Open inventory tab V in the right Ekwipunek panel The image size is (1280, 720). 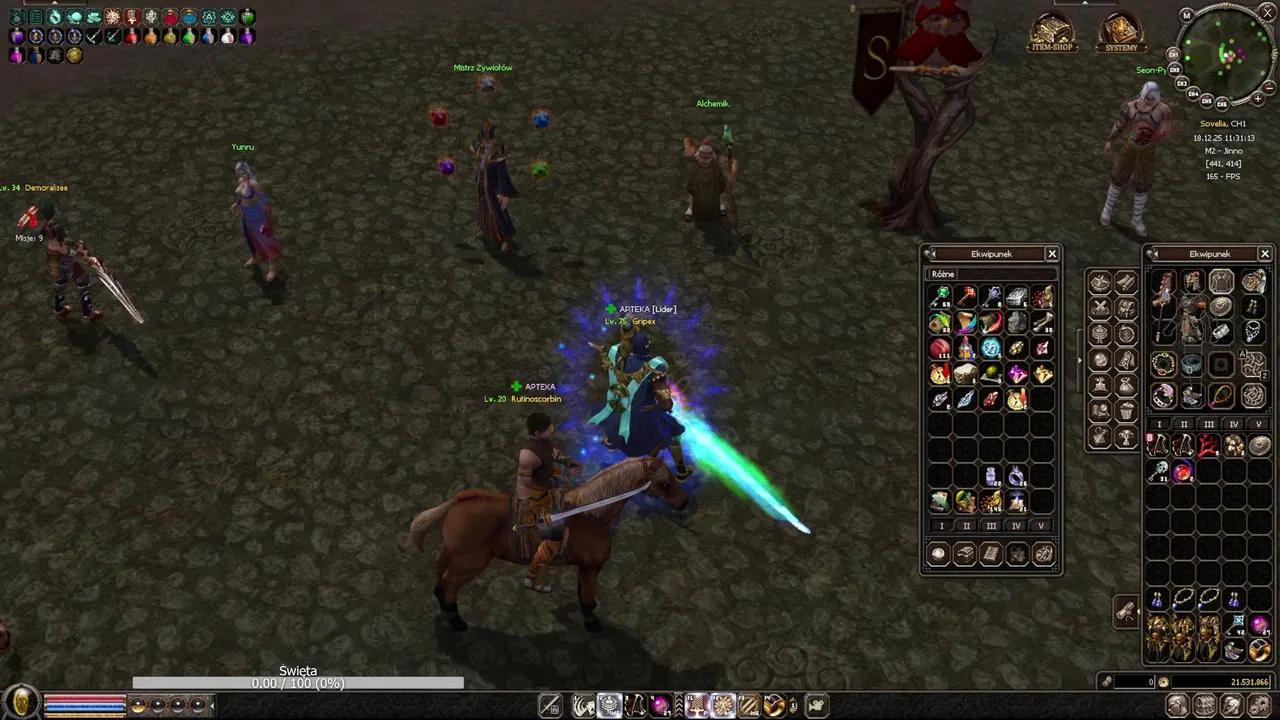[x=1258, y=424]
